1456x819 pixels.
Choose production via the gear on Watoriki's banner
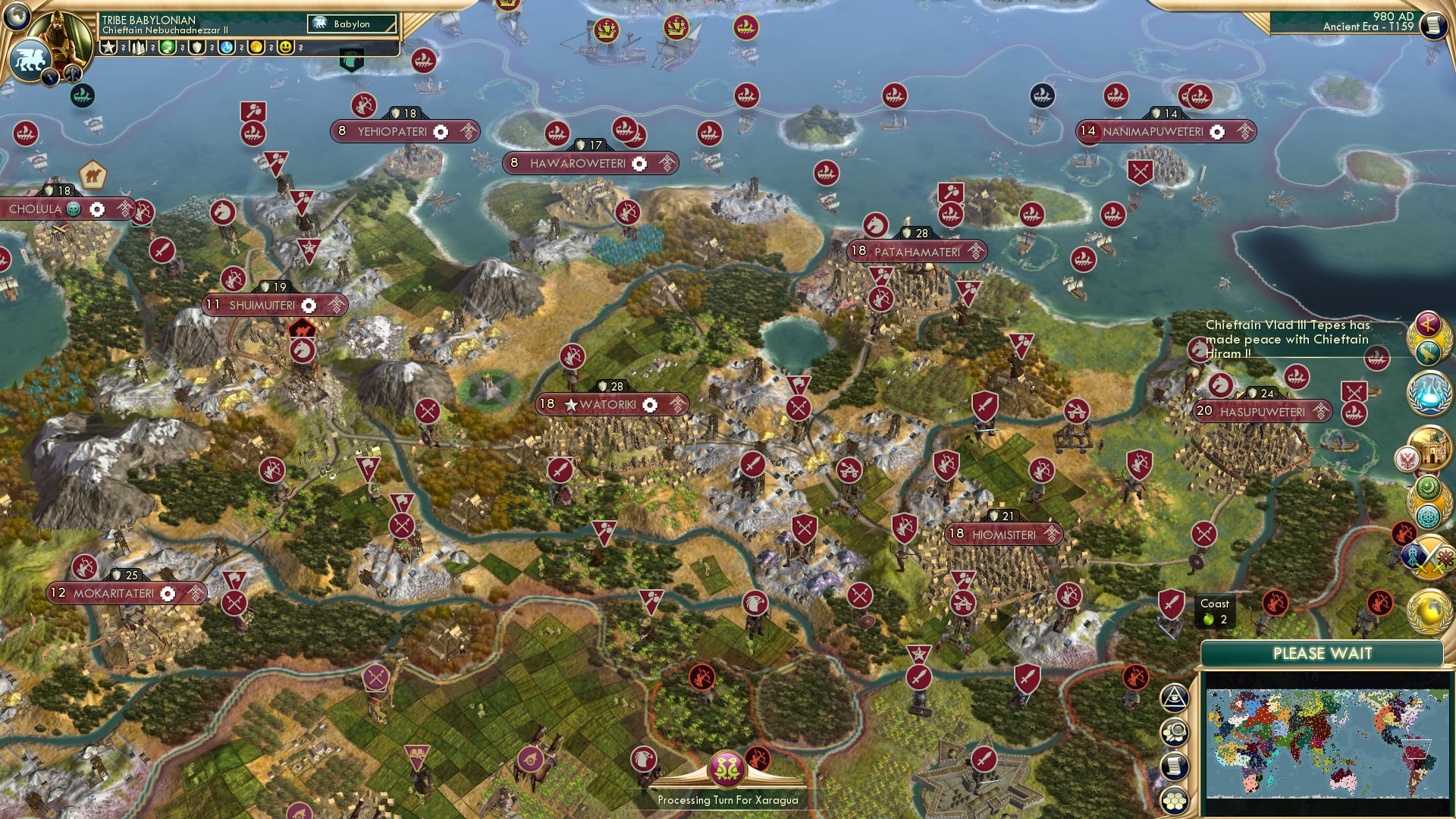click(x=648, y=404)
